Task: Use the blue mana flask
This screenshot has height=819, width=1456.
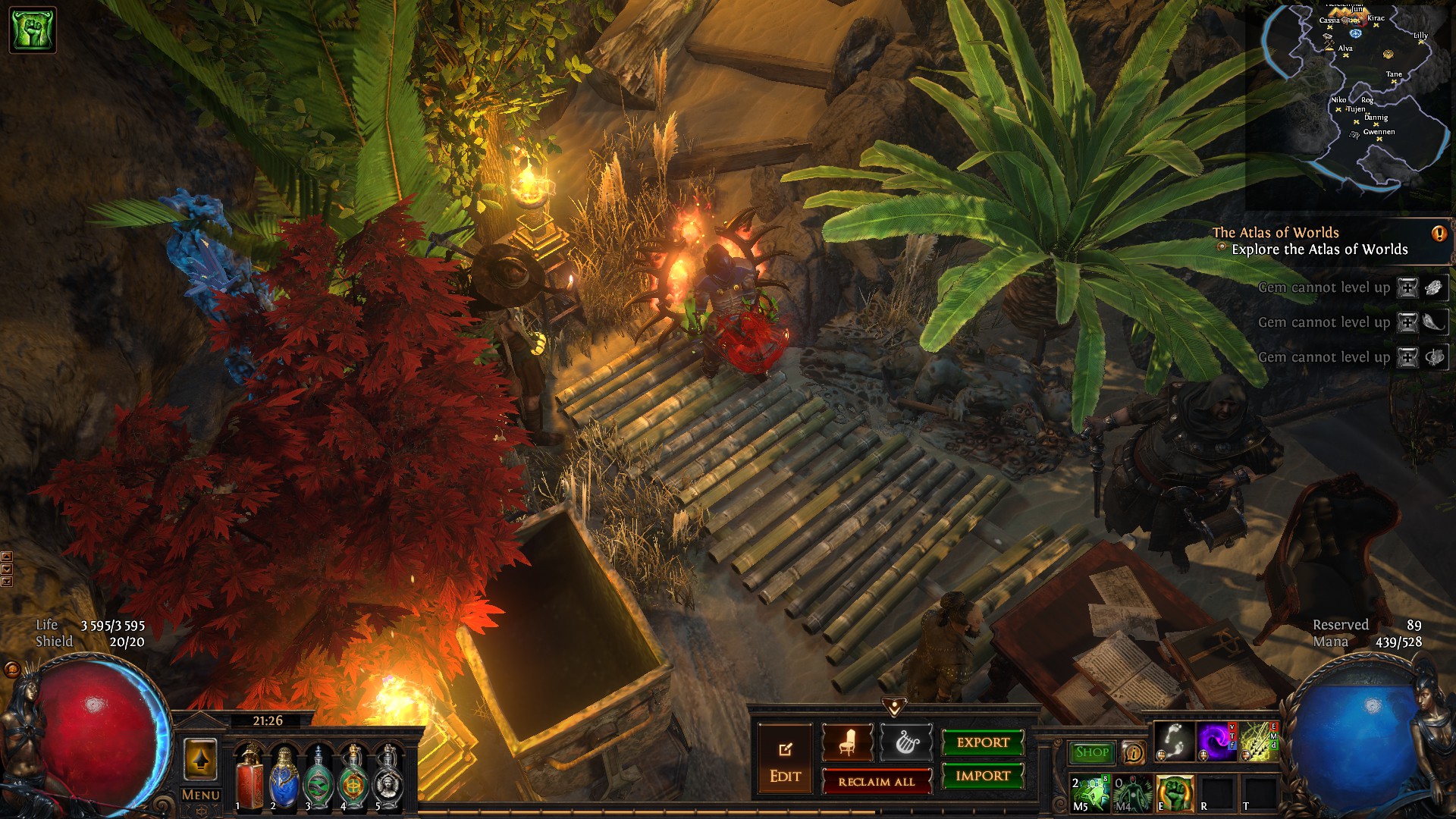Action: (284, 777)
